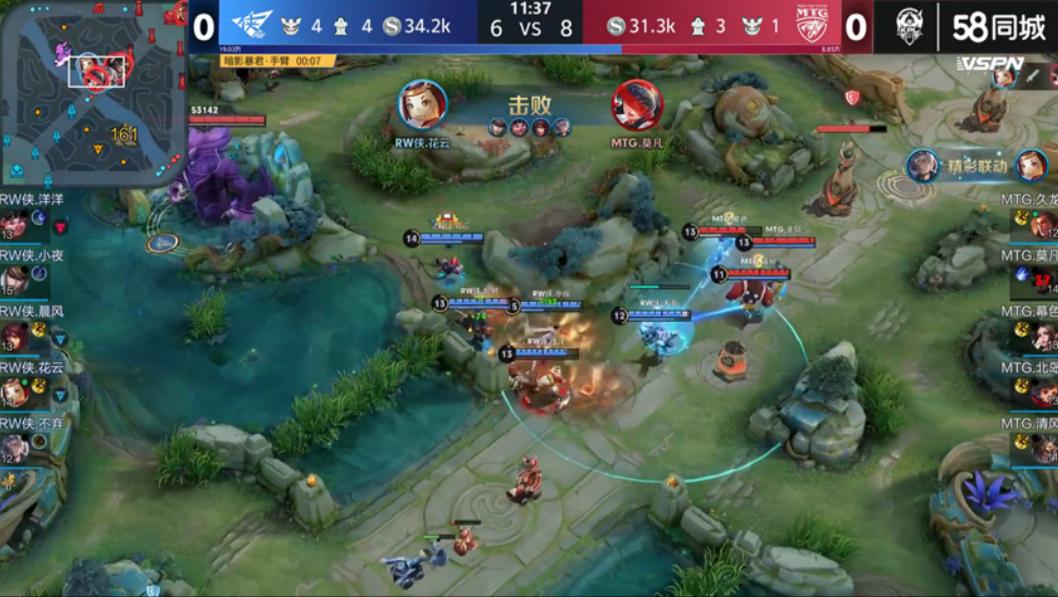Select MTG.幕色 player portrait
1058x597 pixels.
point(1045,336)
